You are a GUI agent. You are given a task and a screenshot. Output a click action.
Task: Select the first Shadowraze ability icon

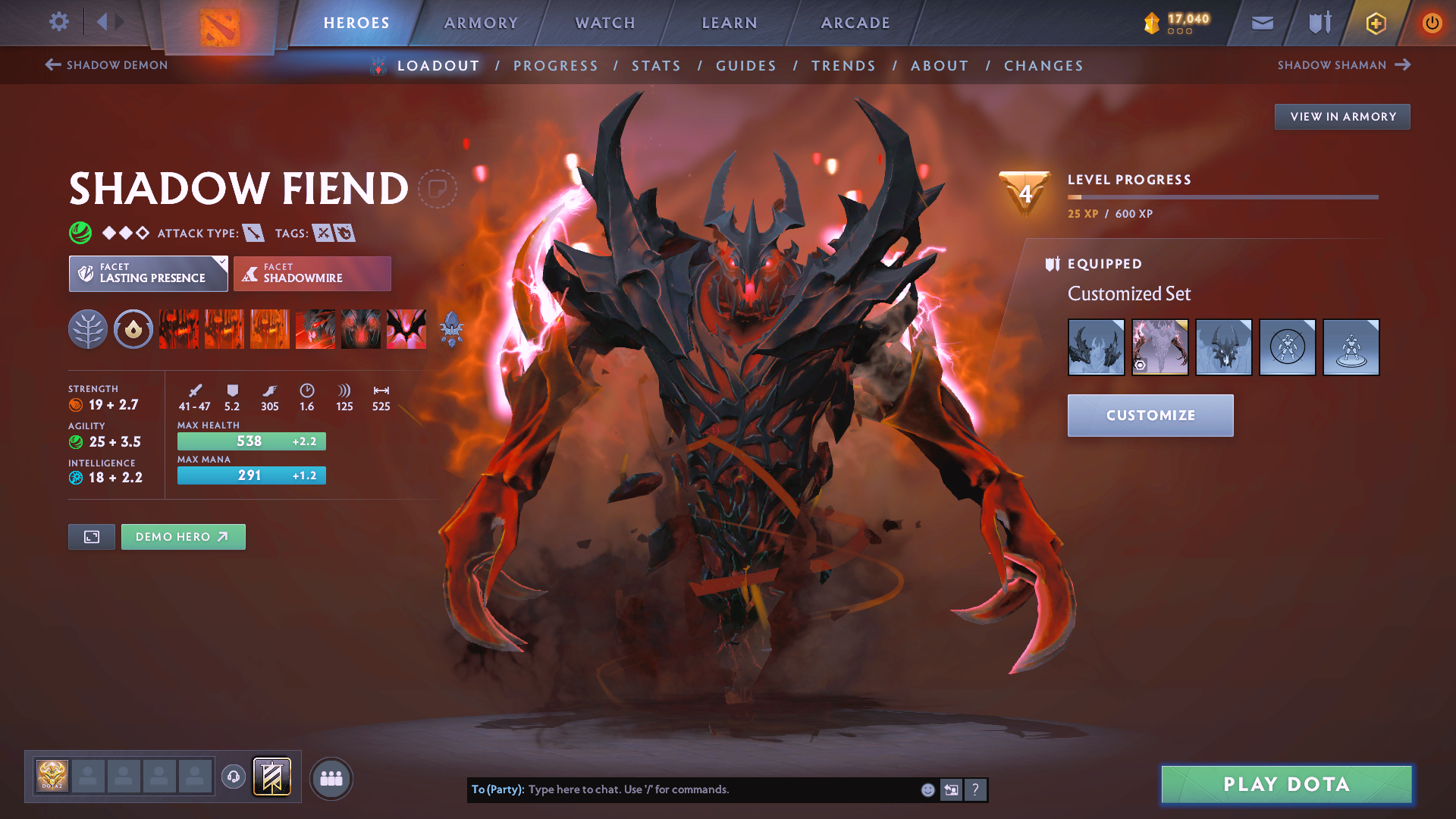178,329
